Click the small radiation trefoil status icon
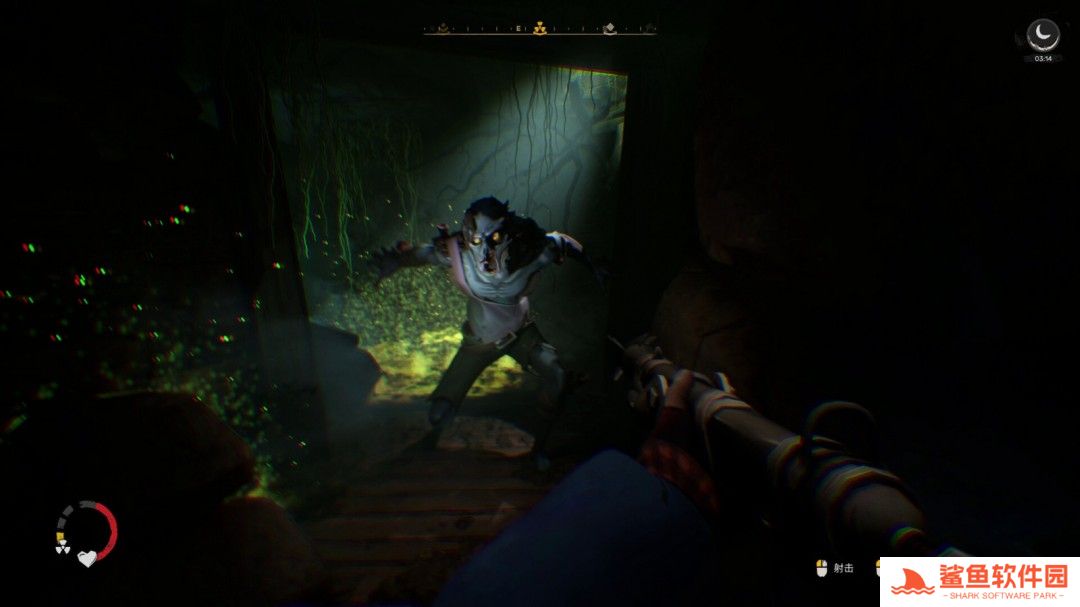Image resolution: width=1080 pixels, height=607 pixels. coord(61,548)
